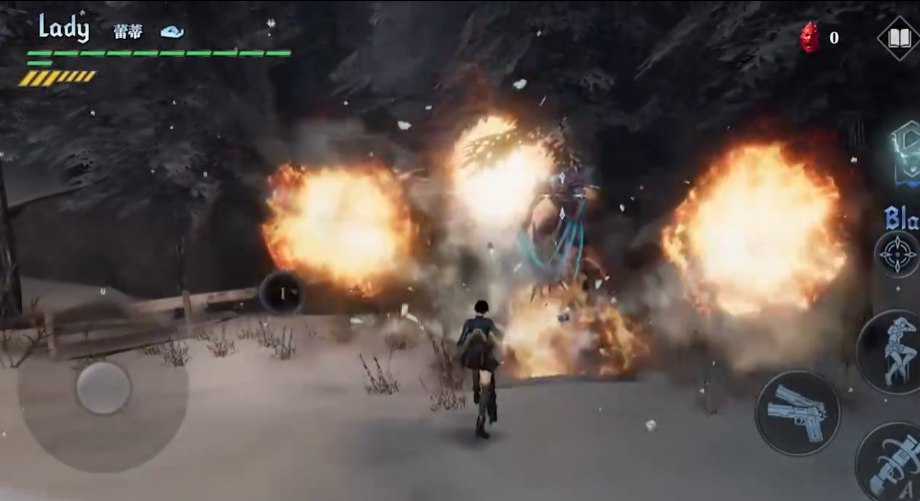Screen dimensions: 920x501
Task: Fire the rocket launcher weapon button
Action: [x=890, y=467]
